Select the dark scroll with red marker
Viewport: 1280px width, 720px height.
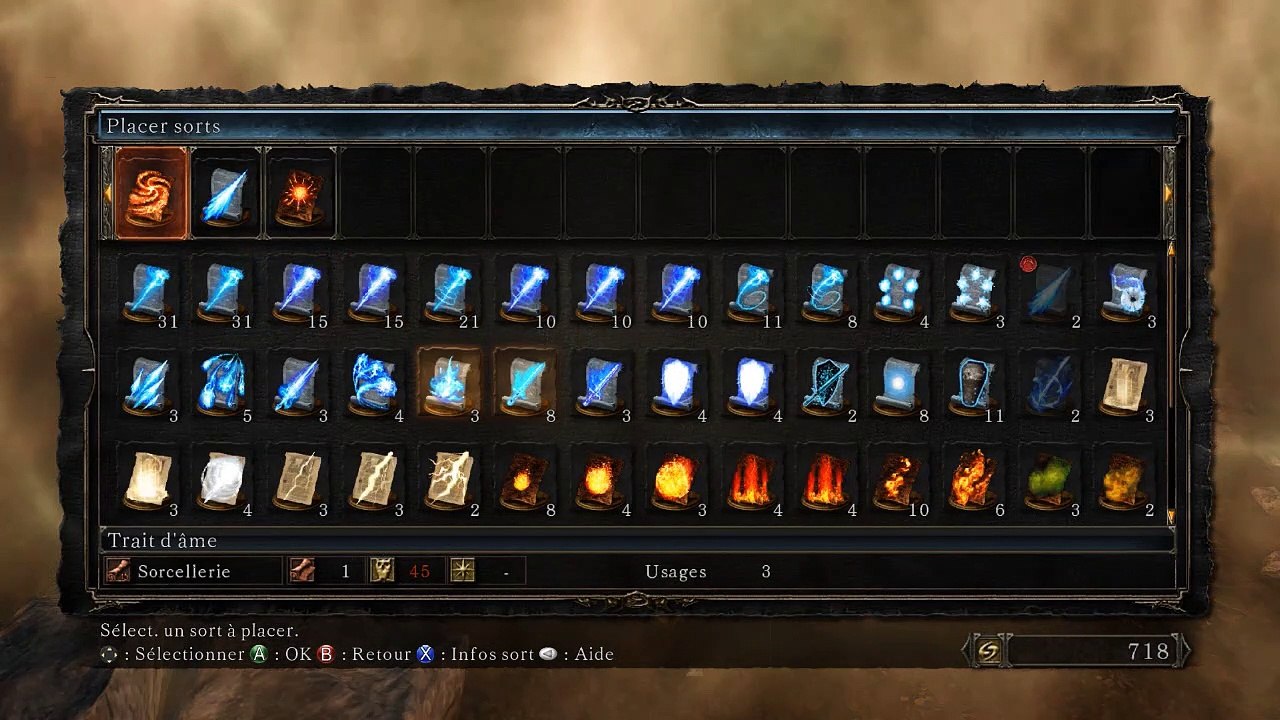1047,291
